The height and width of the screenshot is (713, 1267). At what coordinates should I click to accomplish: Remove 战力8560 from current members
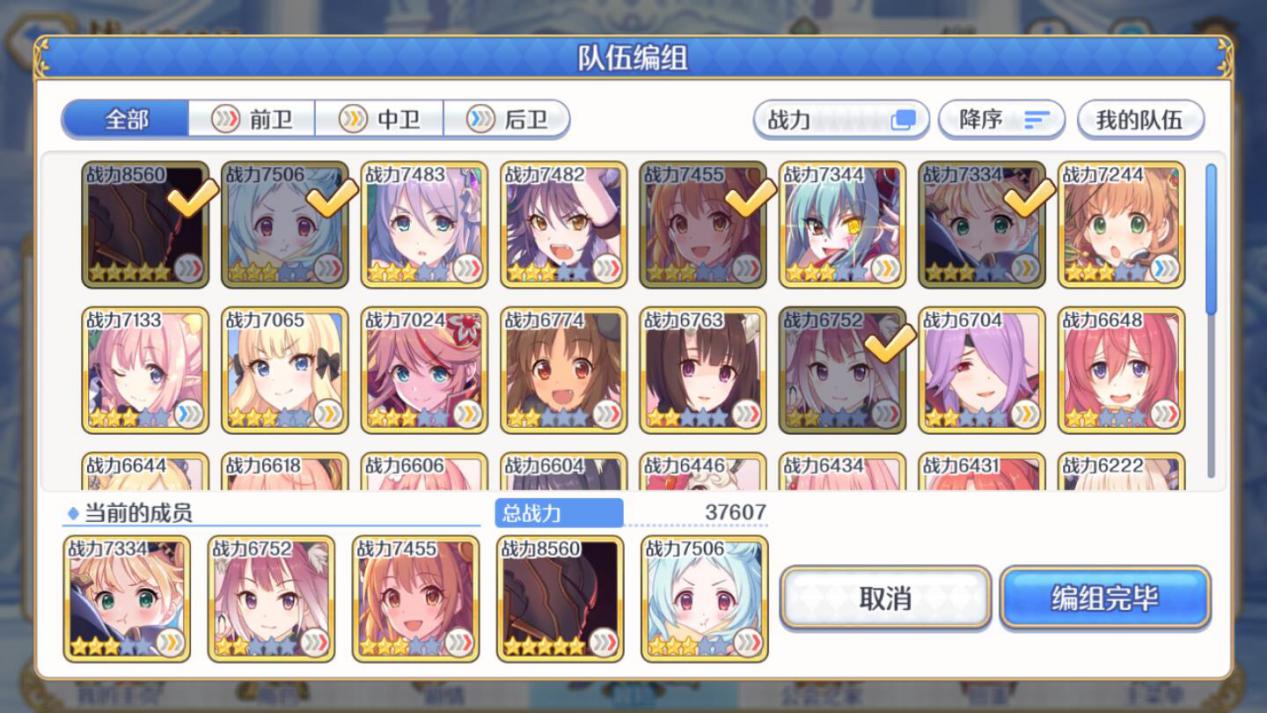pos(560,598)
